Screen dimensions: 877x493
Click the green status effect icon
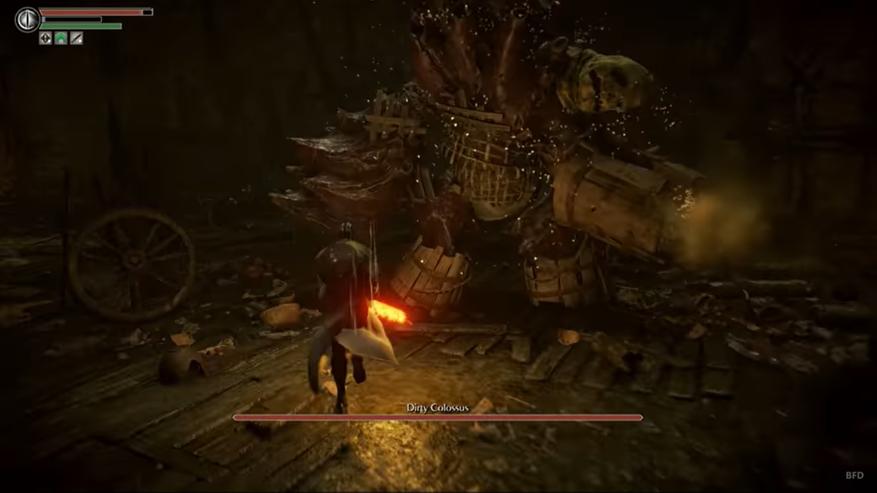point(60,38)
